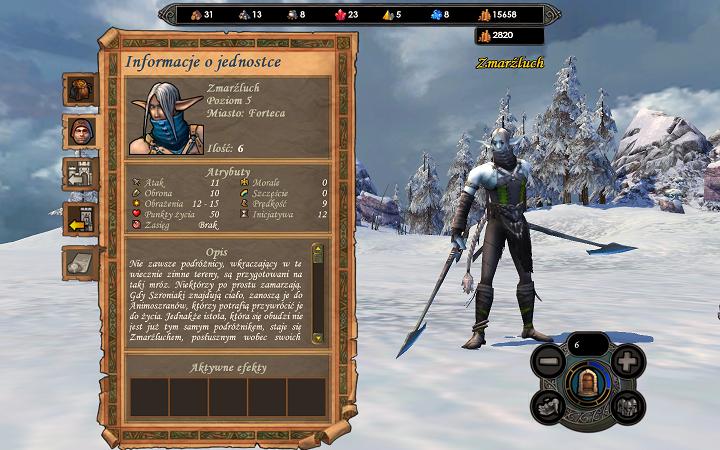
Task: Click the unit quantity field showing 6
Action: 587,345
